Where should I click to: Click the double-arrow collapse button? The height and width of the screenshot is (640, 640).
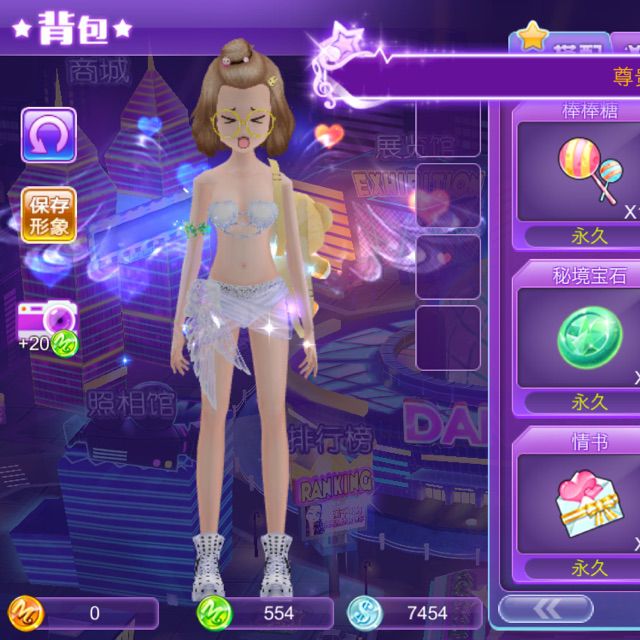click(x=545, y=608)
